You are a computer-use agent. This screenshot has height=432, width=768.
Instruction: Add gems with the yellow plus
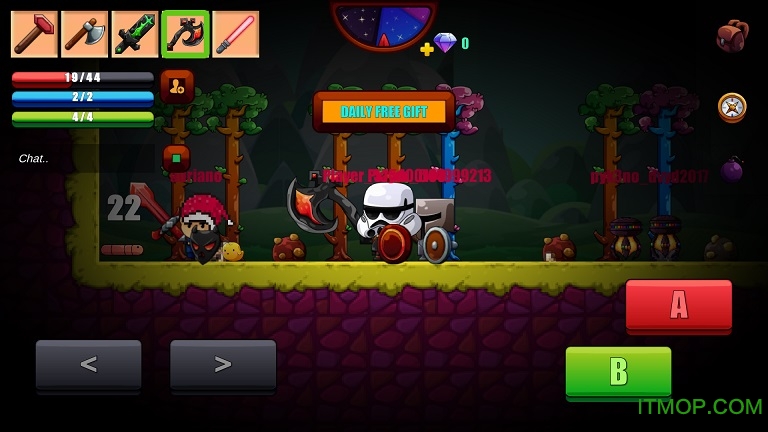[x=427, y=48]
